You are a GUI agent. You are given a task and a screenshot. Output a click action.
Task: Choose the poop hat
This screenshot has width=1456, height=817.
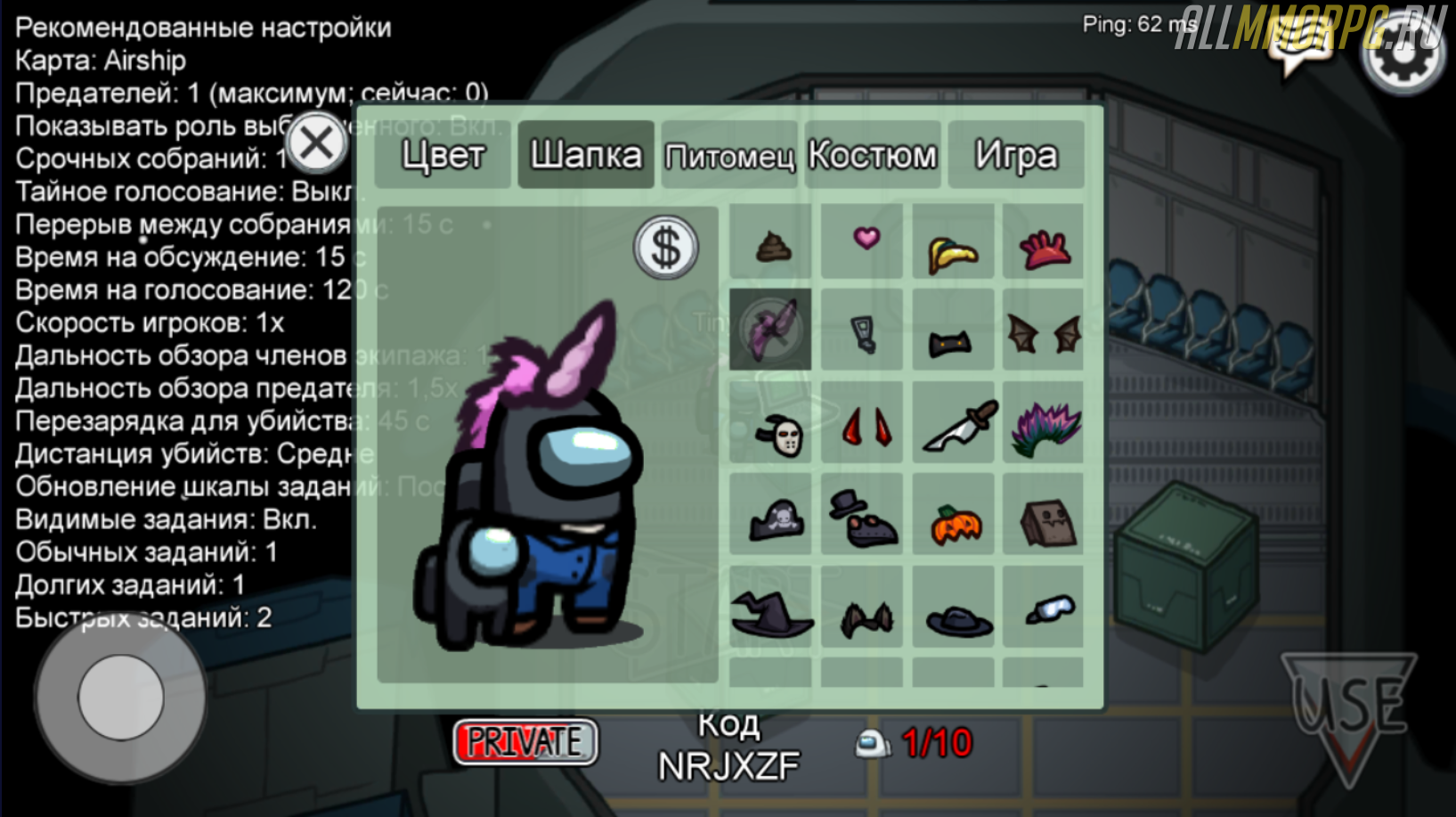pyautogui.click(x=771, y=243)
